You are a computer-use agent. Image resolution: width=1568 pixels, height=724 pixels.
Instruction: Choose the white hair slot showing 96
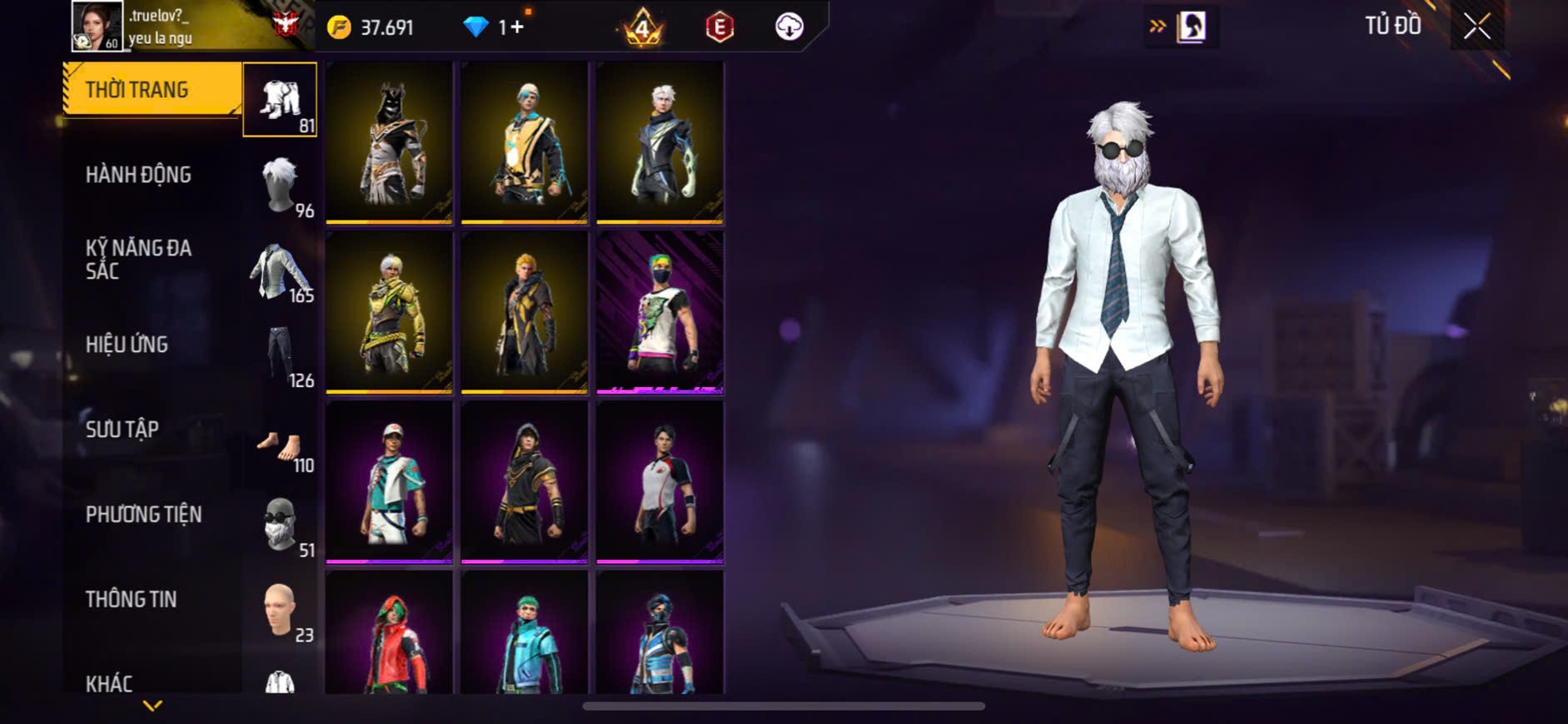pyautogui.click(x=281, y=184)
